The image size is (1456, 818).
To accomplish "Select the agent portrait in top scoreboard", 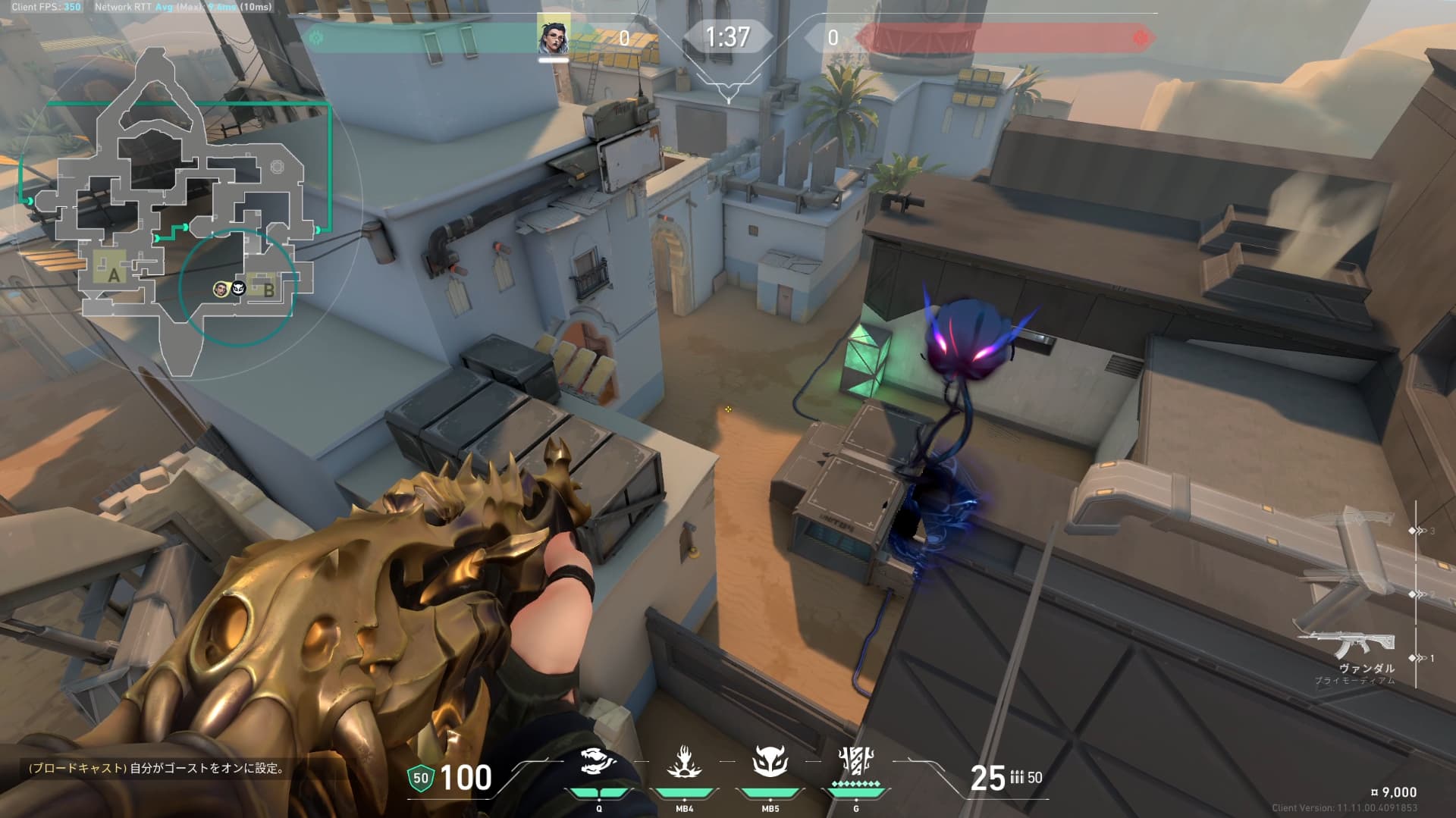I will point(554,36).
